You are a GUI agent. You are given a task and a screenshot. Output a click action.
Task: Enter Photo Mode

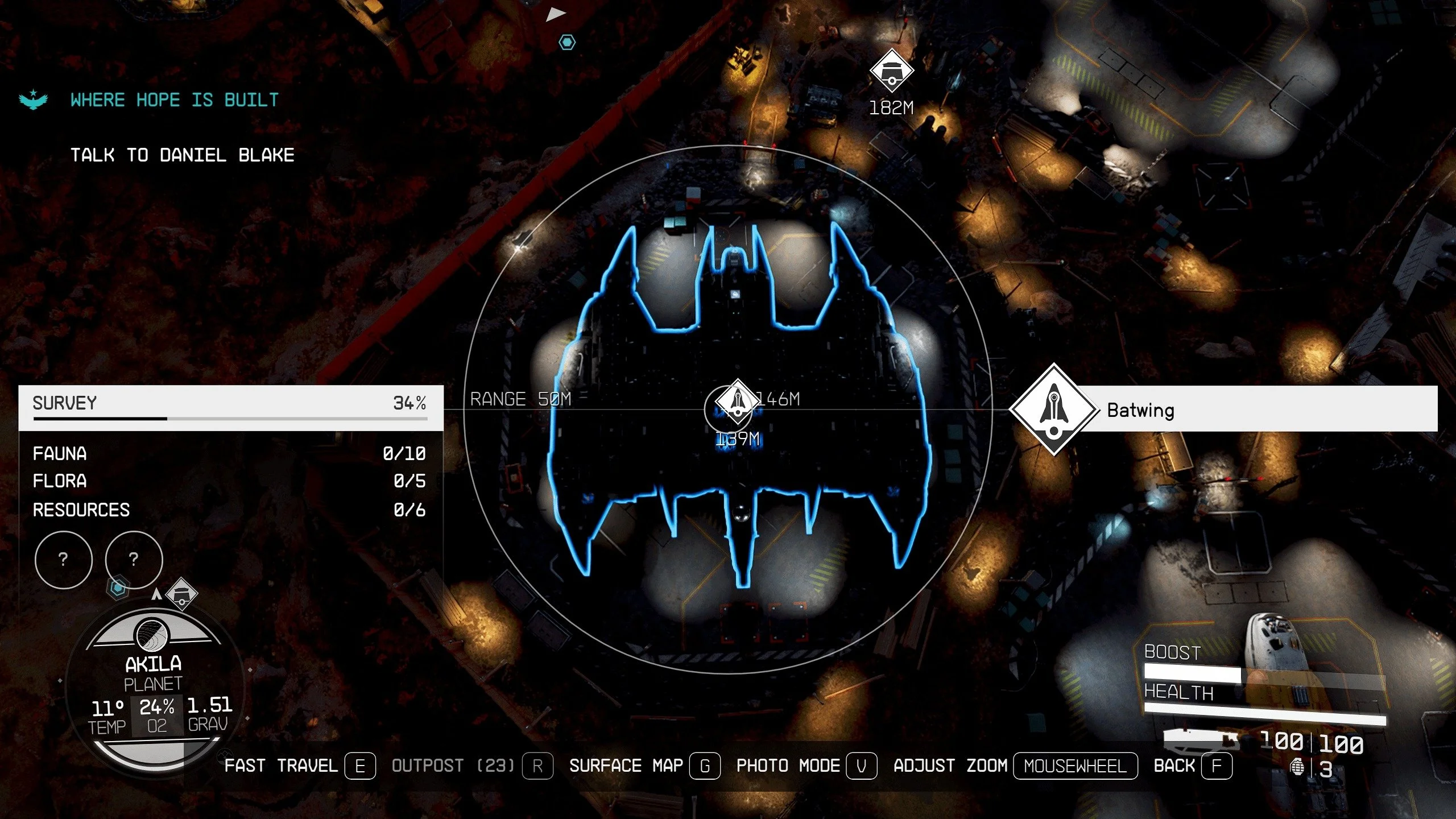pos(806,766)
